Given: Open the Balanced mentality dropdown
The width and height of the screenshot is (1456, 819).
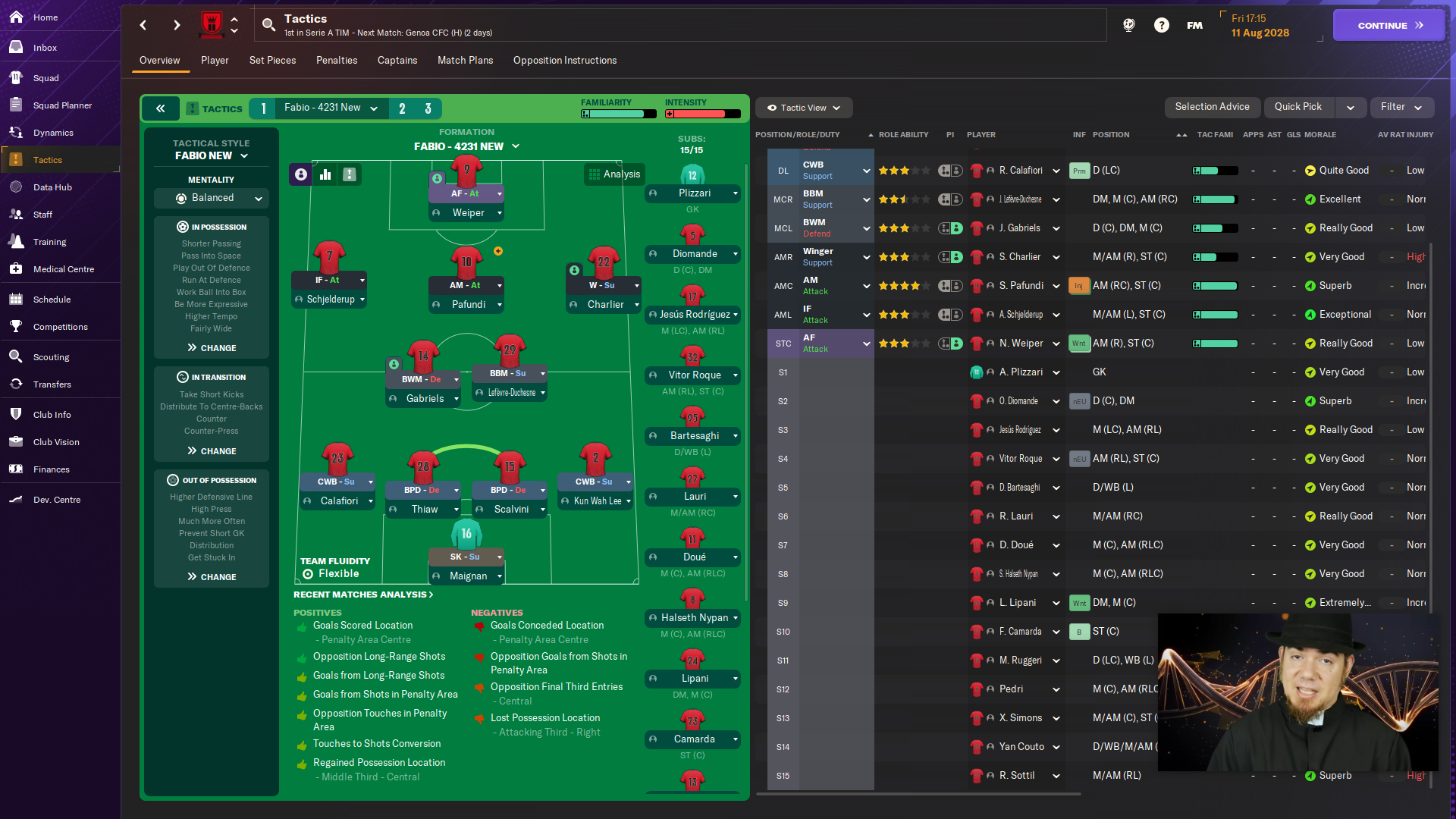Looking at the screenshot, I should 211,198.
